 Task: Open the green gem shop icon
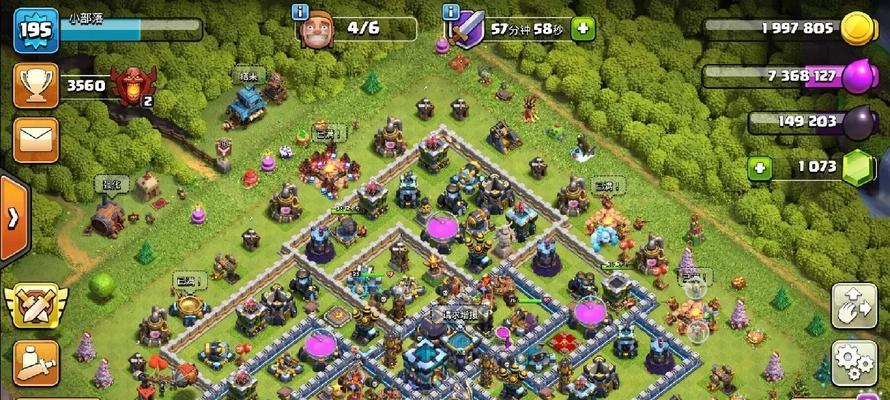click(x=858, y=168)
